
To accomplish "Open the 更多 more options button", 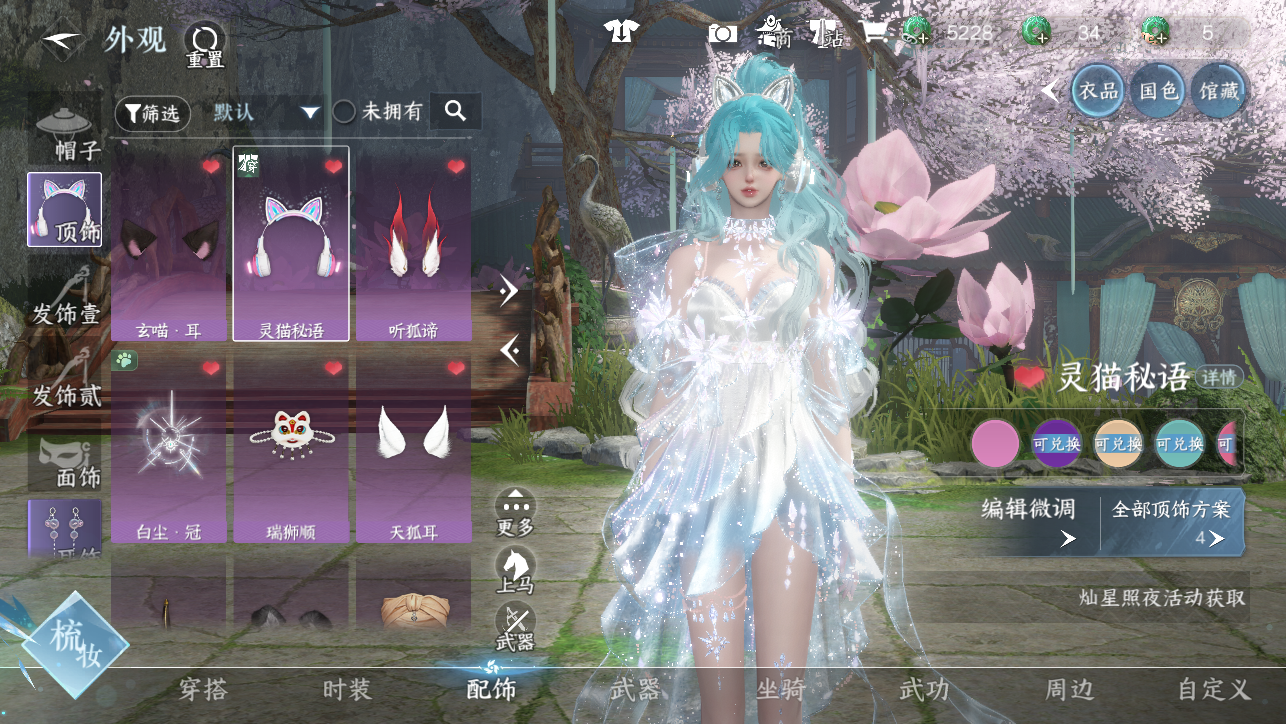I will [515, 510].
